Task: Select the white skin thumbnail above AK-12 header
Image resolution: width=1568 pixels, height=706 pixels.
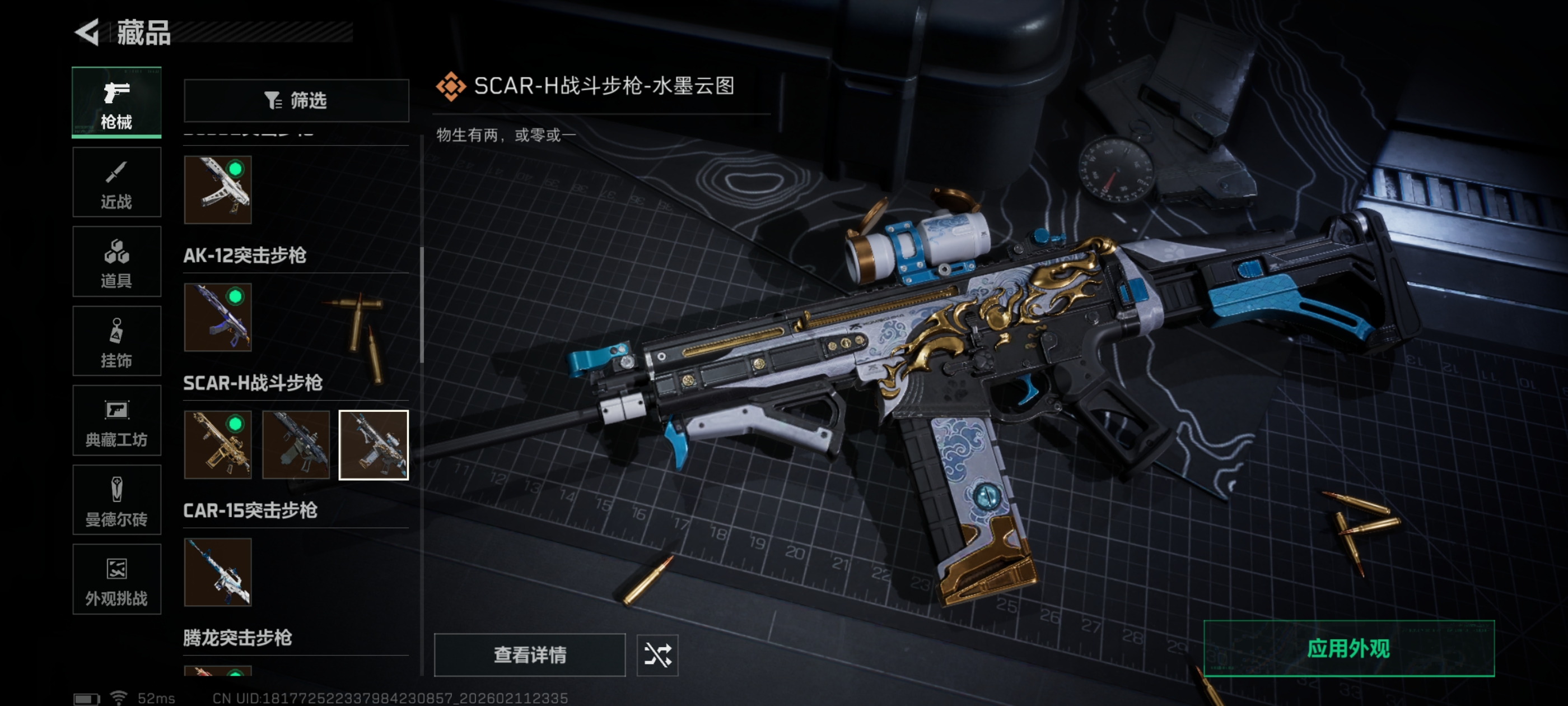Action: point(218,189)
